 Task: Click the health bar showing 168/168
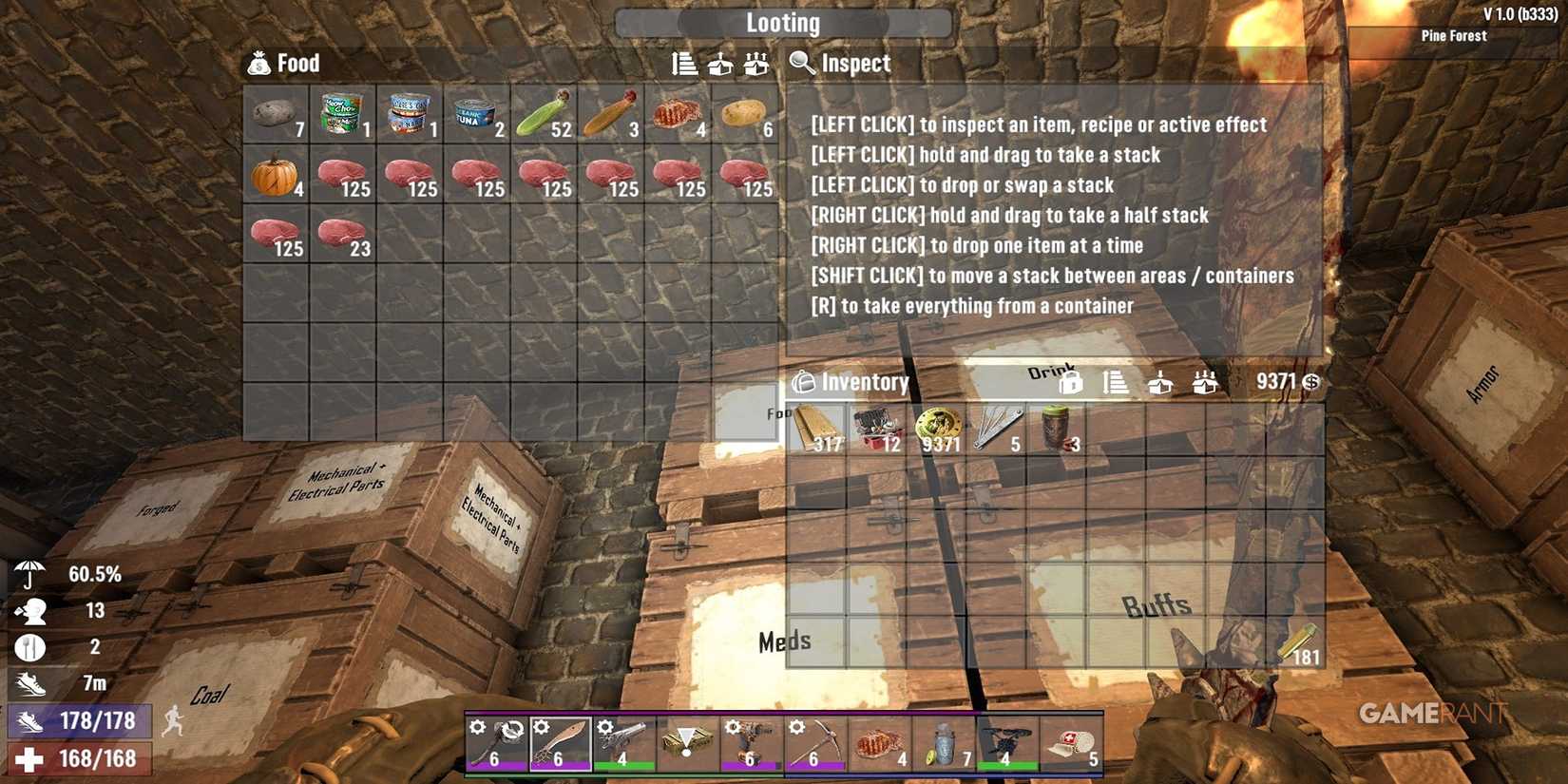pyautogui.click(x=81, y=758)
